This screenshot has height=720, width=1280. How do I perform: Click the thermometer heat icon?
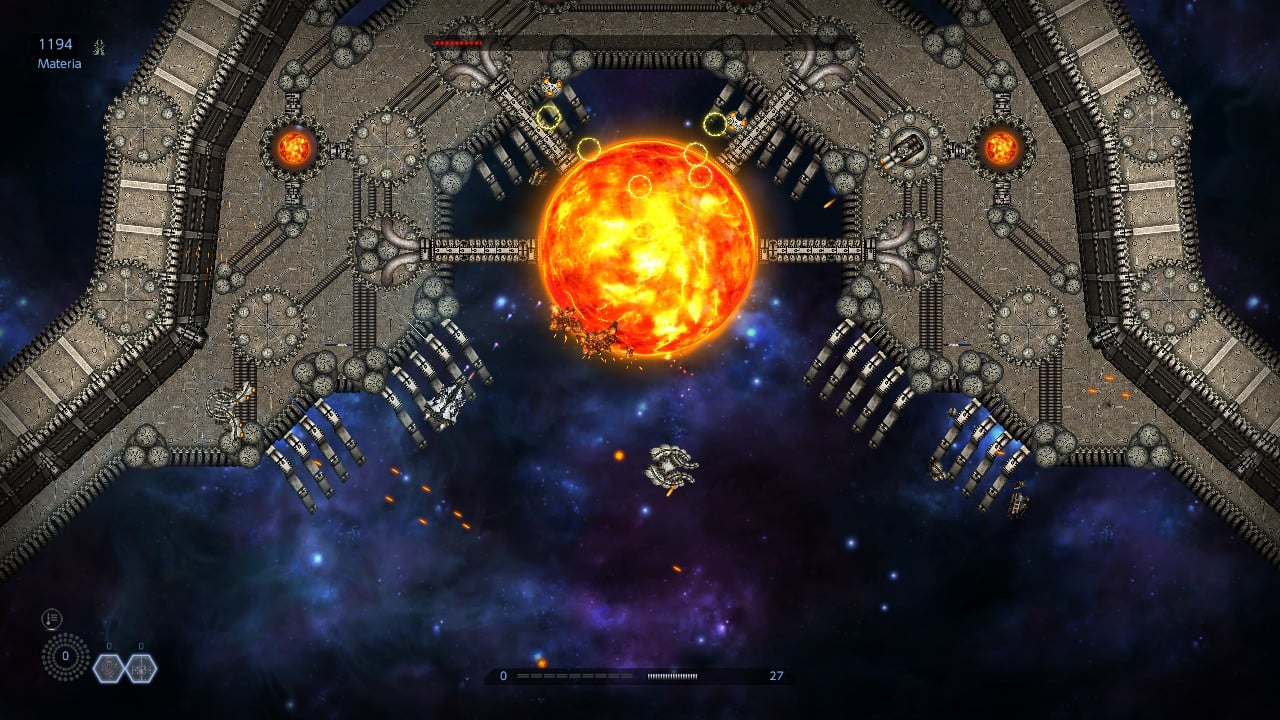(52, 619)
